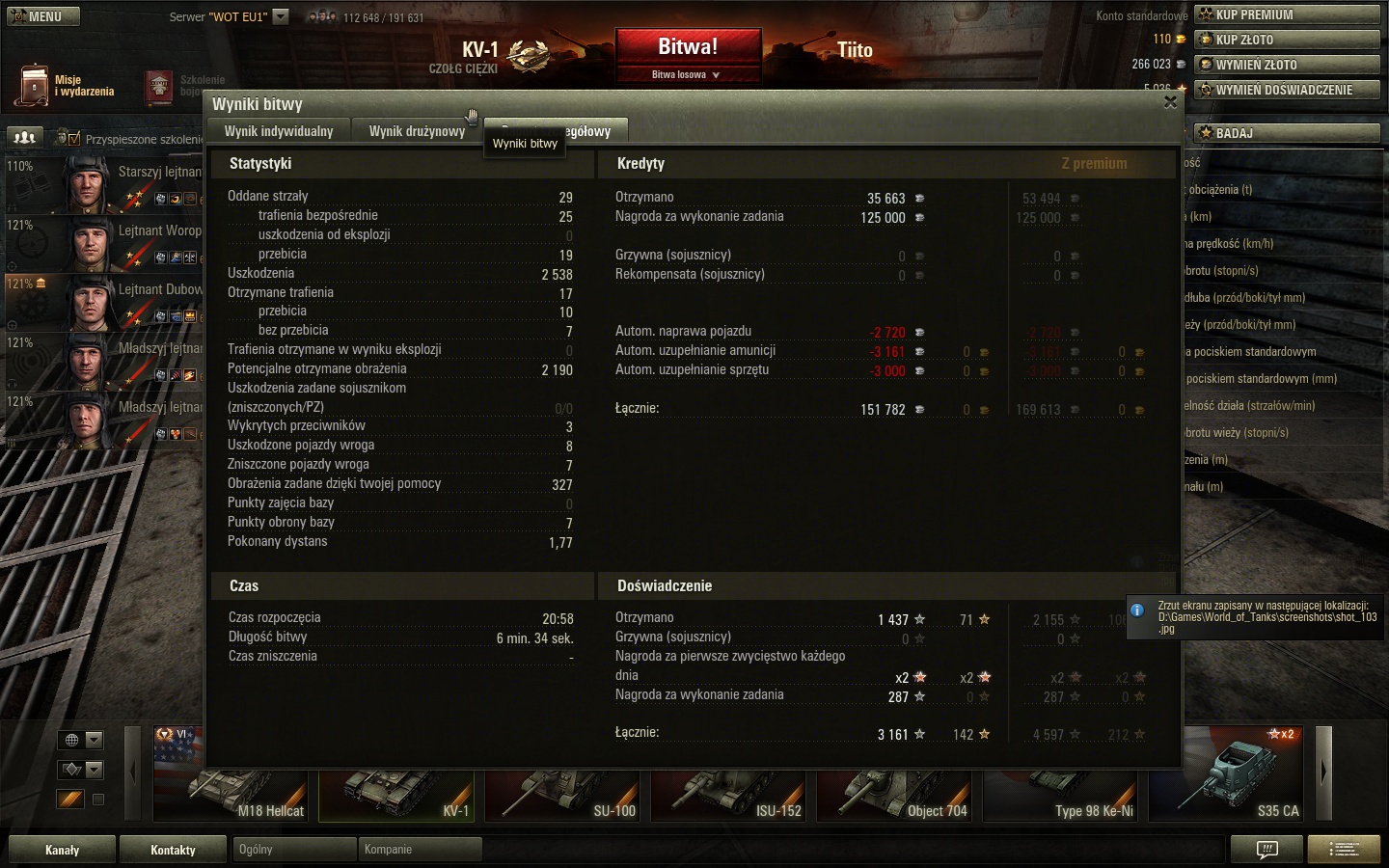Open Misje i wydarzenia
1389x868 pixels.
(x=66, y=86)
